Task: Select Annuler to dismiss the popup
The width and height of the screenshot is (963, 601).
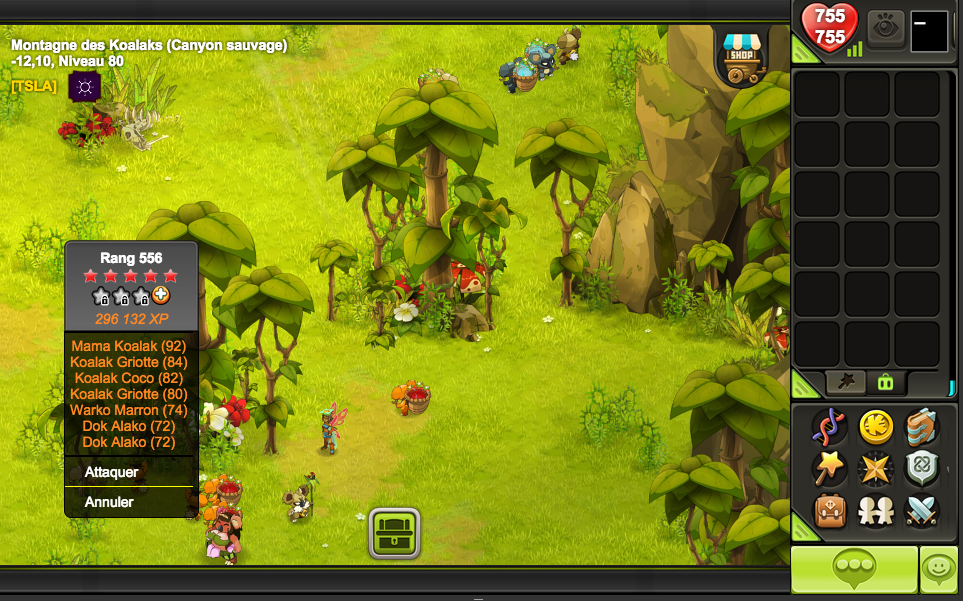Action: 109,502
